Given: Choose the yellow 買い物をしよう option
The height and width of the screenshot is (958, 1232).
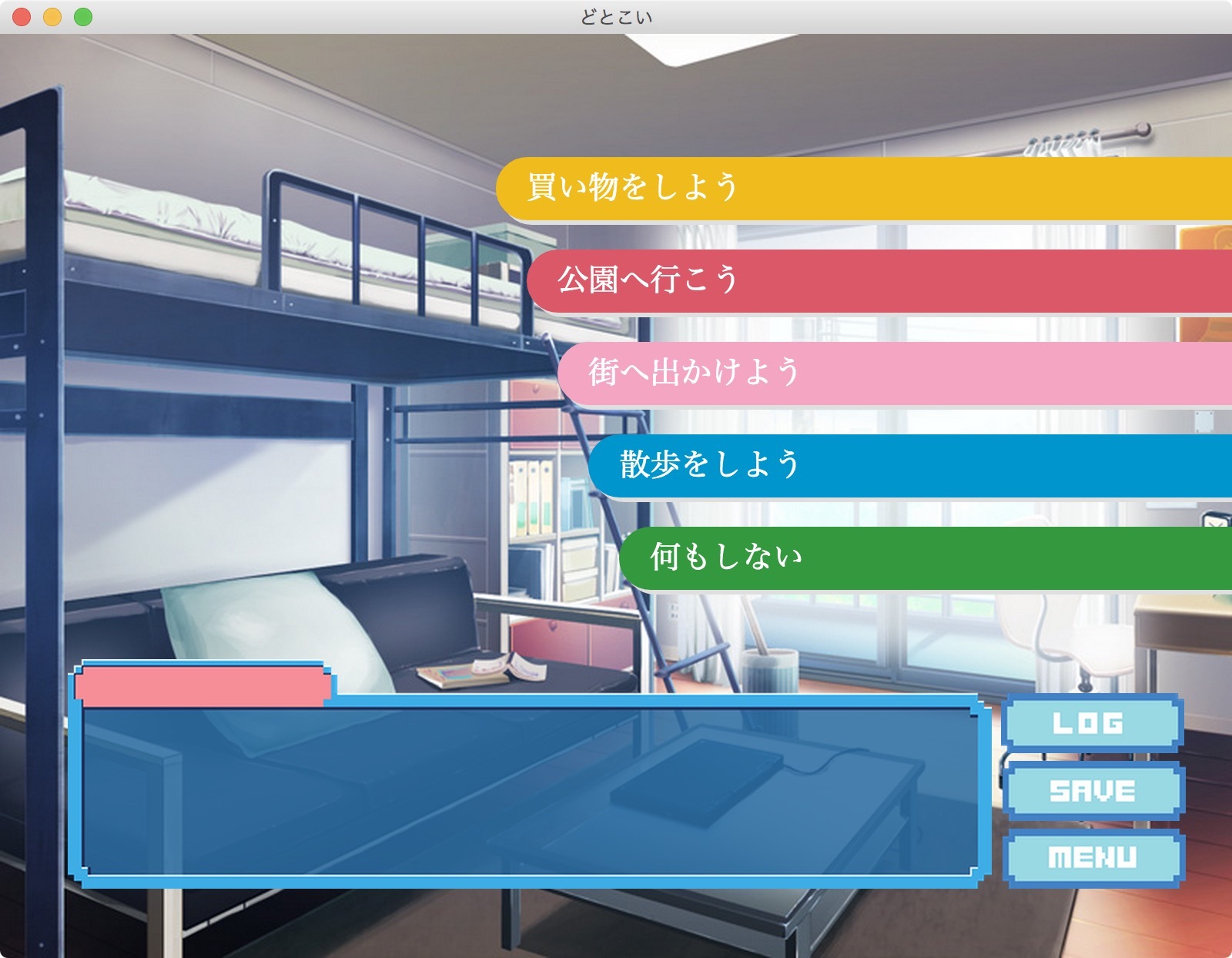Looking at the screenshot, I should click(862, 189).
